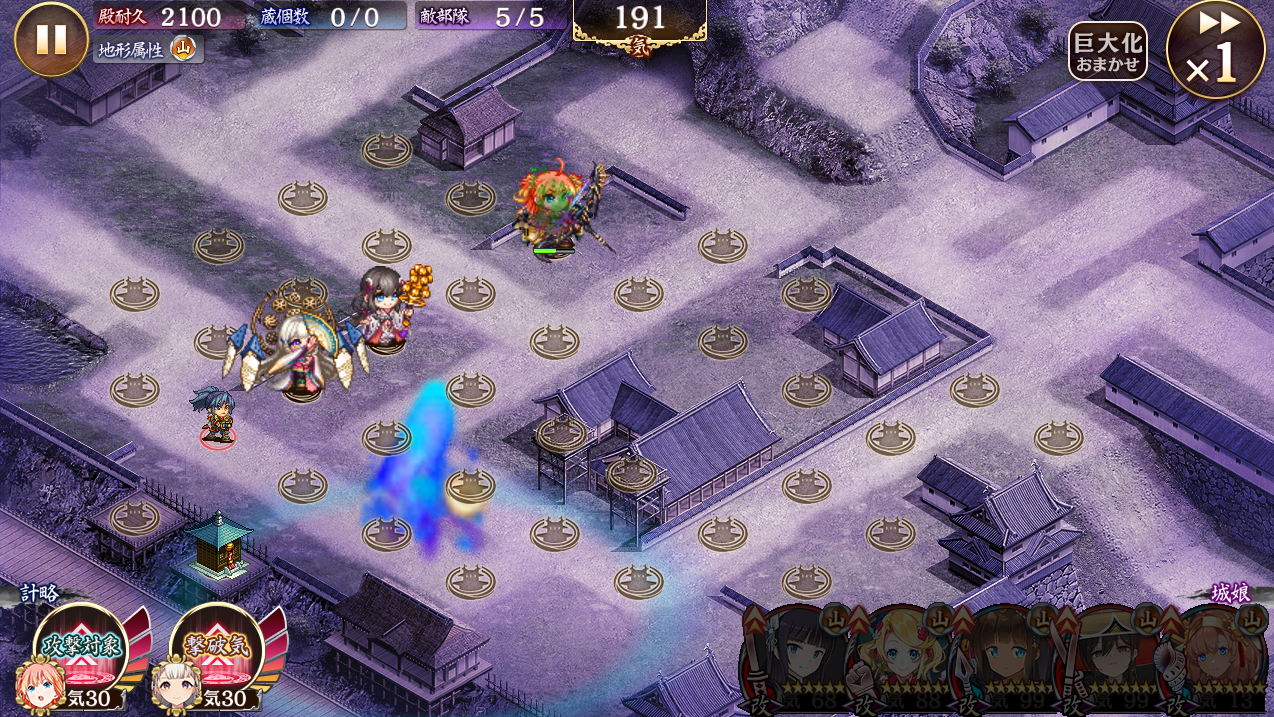
Task: Pause the battle with the pause button
Action: [x=51, y=39]
